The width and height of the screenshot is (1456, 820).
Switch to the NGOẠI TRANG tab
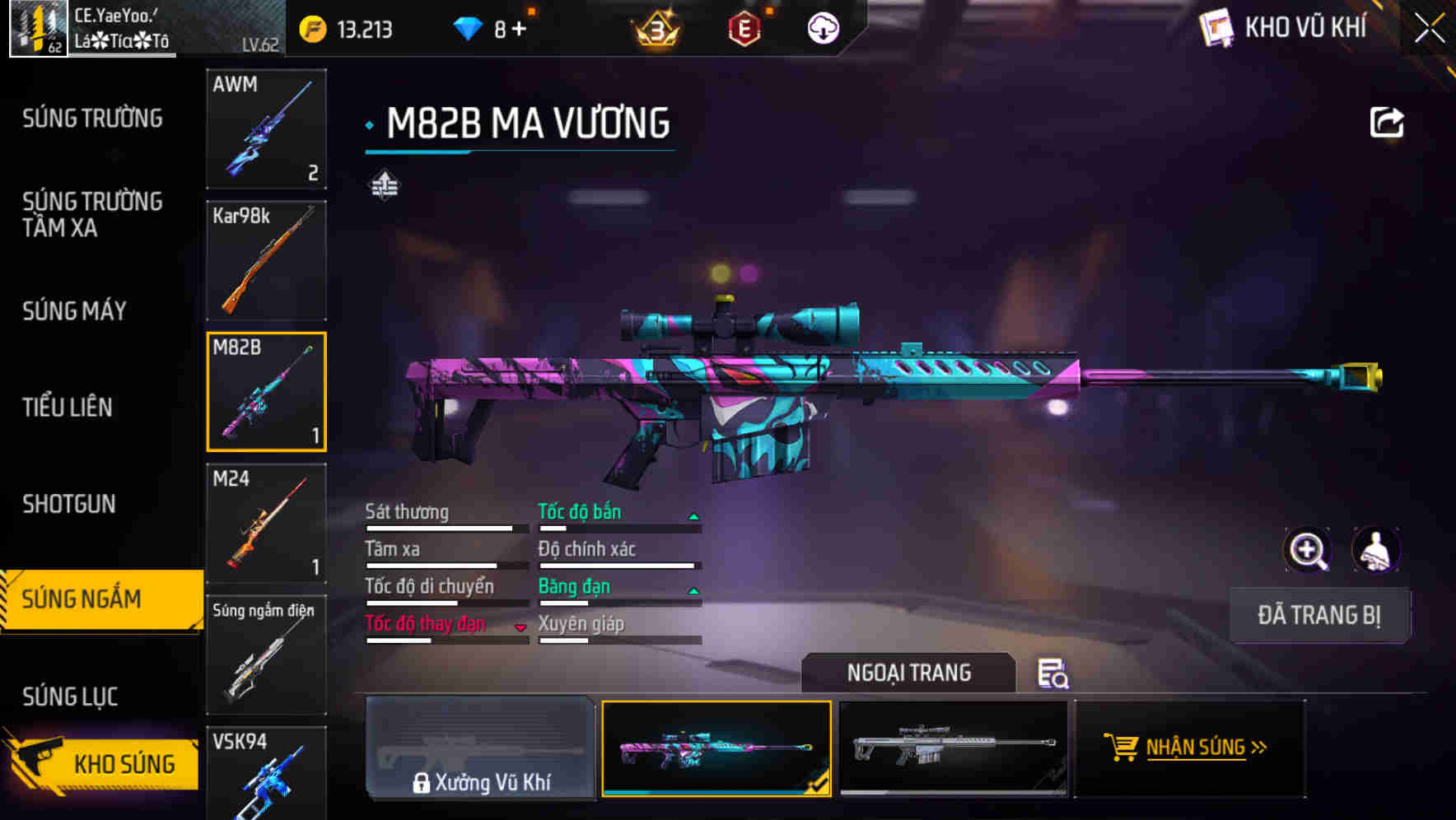909,673
